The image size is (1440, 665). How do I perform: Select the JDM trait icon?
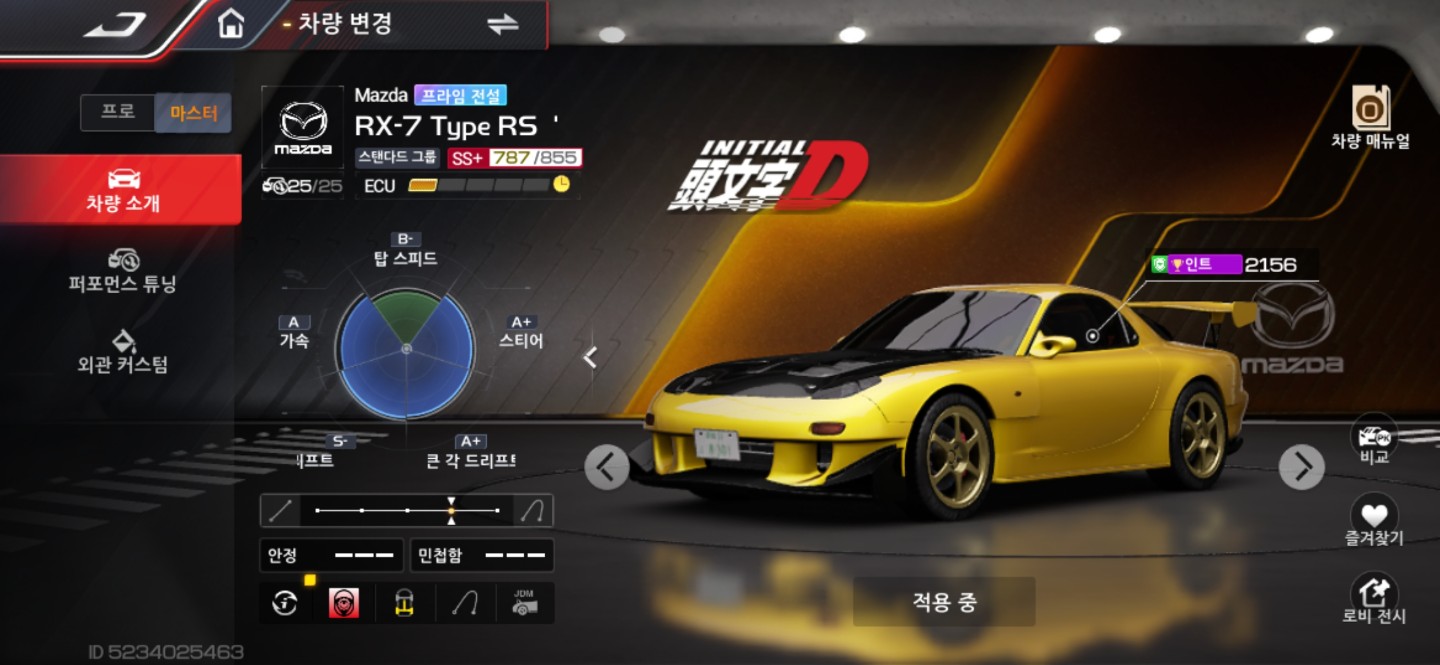(524, 603)
